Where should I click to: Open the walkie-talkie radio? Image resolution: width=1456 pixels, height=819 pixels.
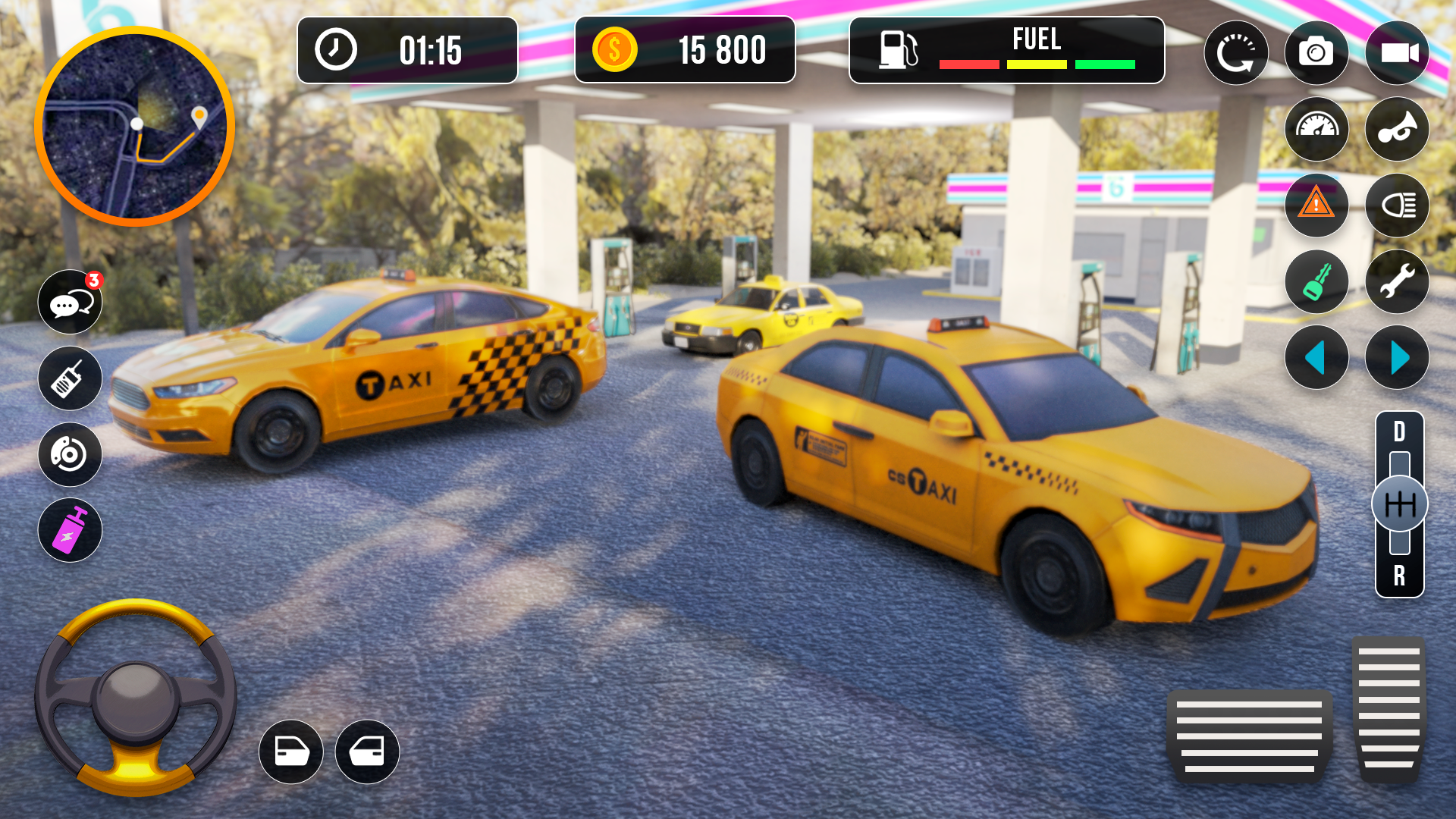pyautogui.click(x=69, y=378)
